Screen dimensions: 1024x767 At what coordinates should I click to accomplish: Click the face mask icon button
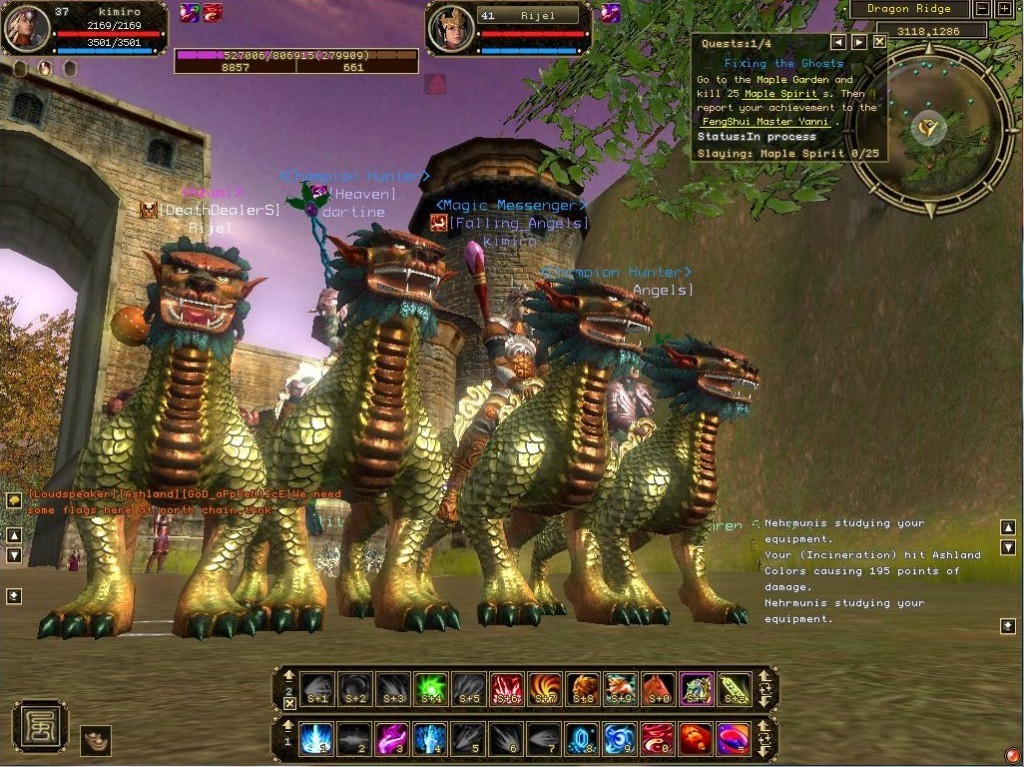[x=96, y=740]
